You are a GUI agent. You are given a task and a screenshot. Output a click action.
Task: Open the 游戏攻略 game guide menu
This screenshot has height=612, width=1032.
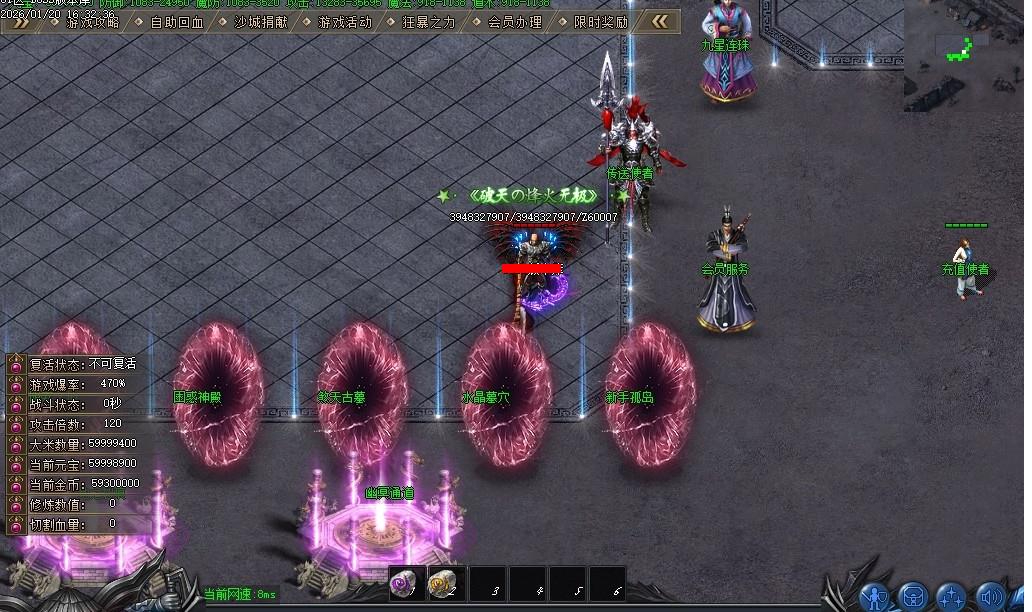coord(93,22)
